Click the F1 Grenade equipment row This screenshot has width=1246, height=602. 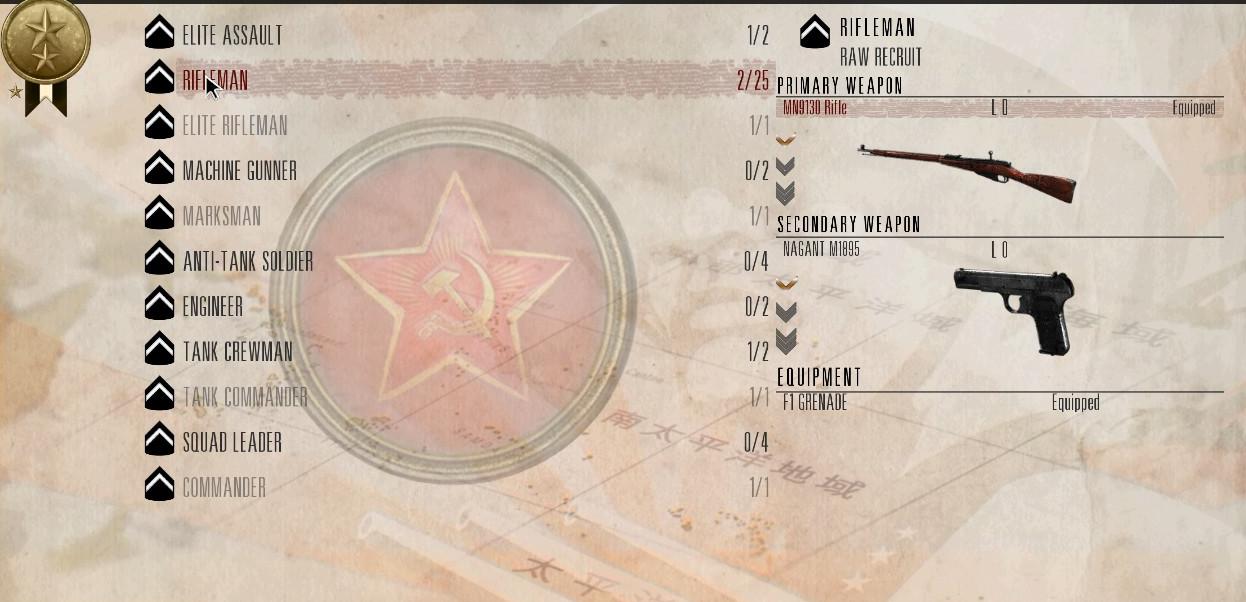pos(815,403)
